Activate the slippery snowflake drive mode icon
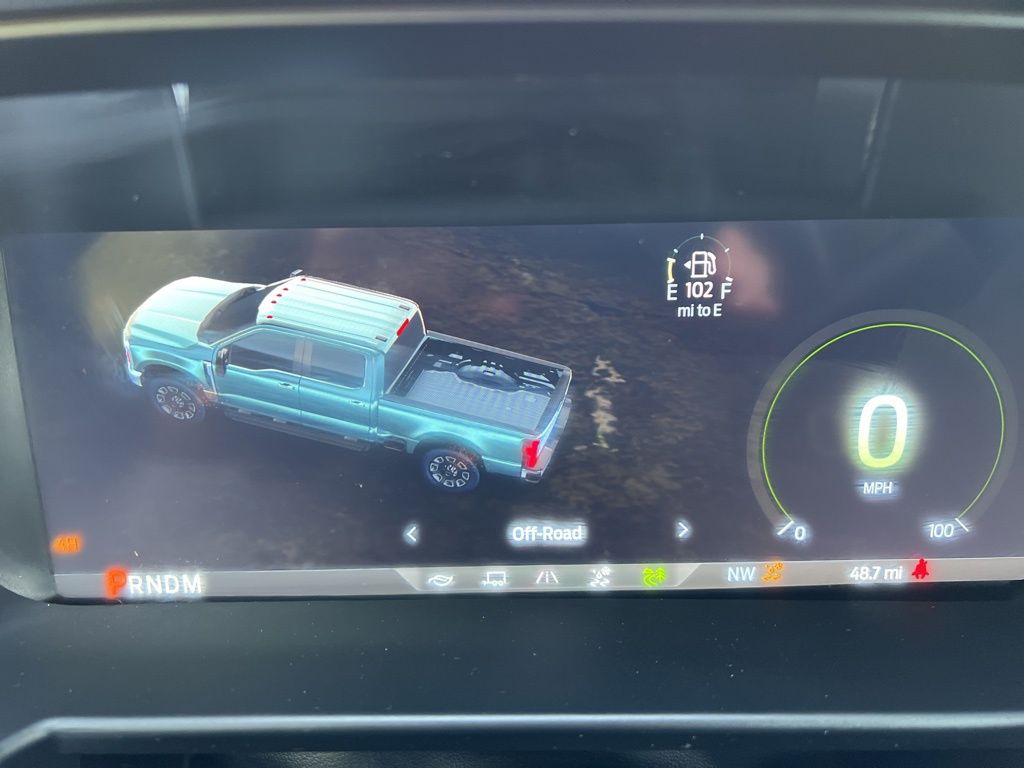Viewport: 1024px width, 768px height. point(600,577)
